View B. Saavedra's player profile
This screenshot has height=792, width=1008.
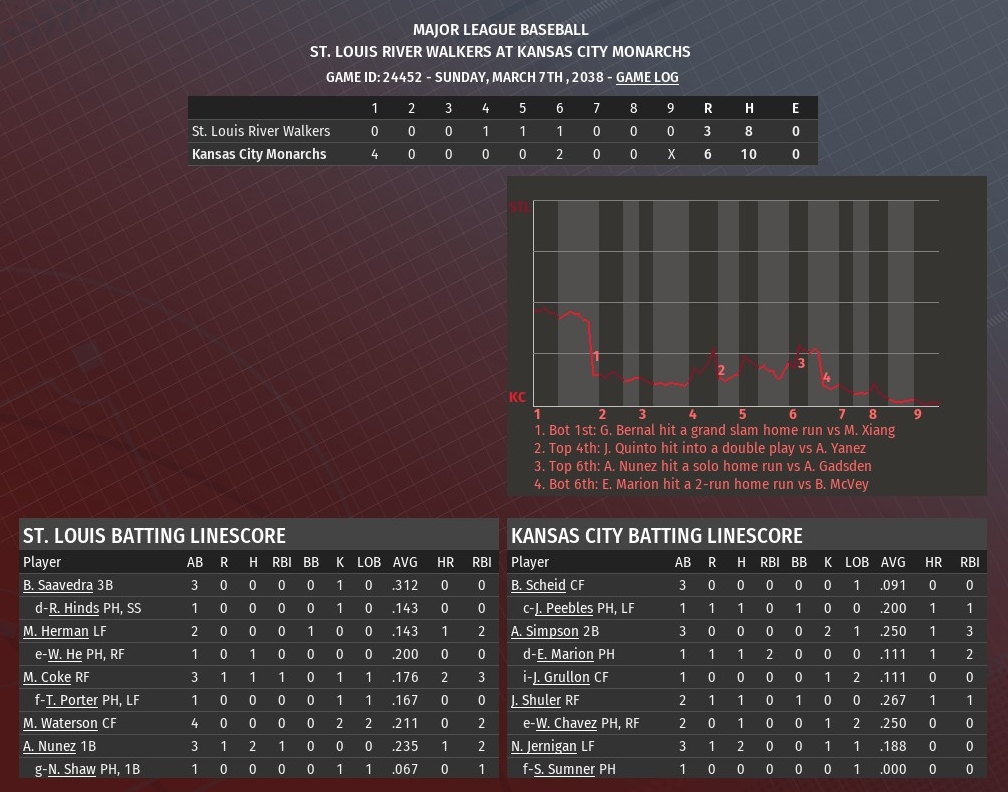(x=58, y=585)
